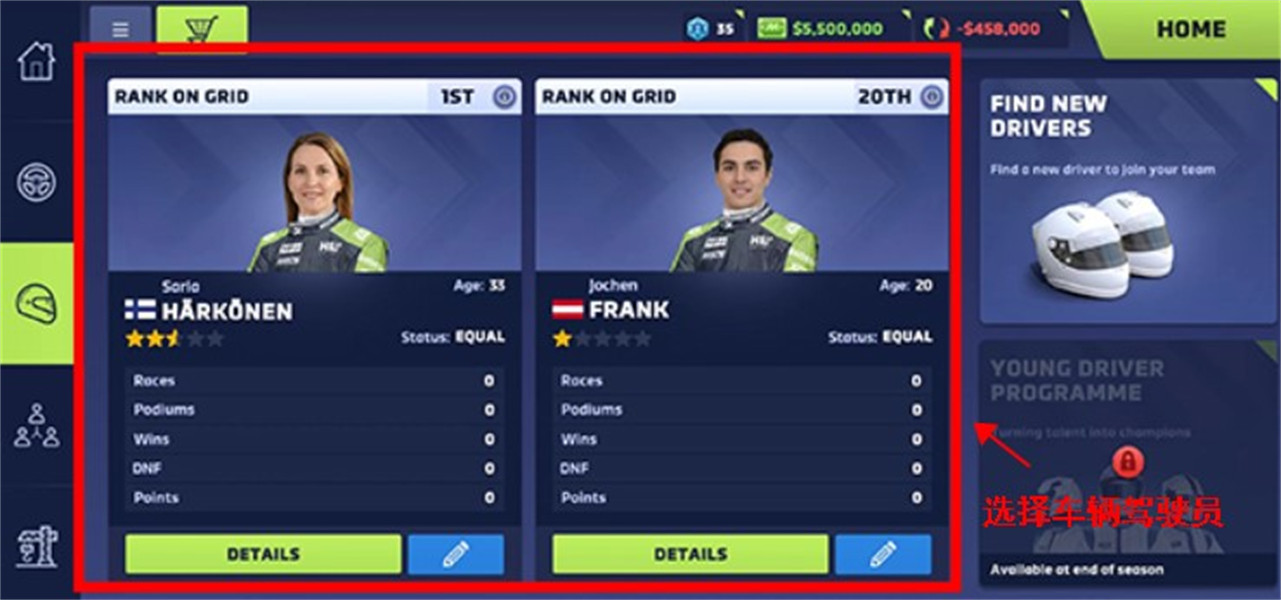Open the steering wheel sidebar tab
The image size is (1281, 600).
(x=36, y=182)
